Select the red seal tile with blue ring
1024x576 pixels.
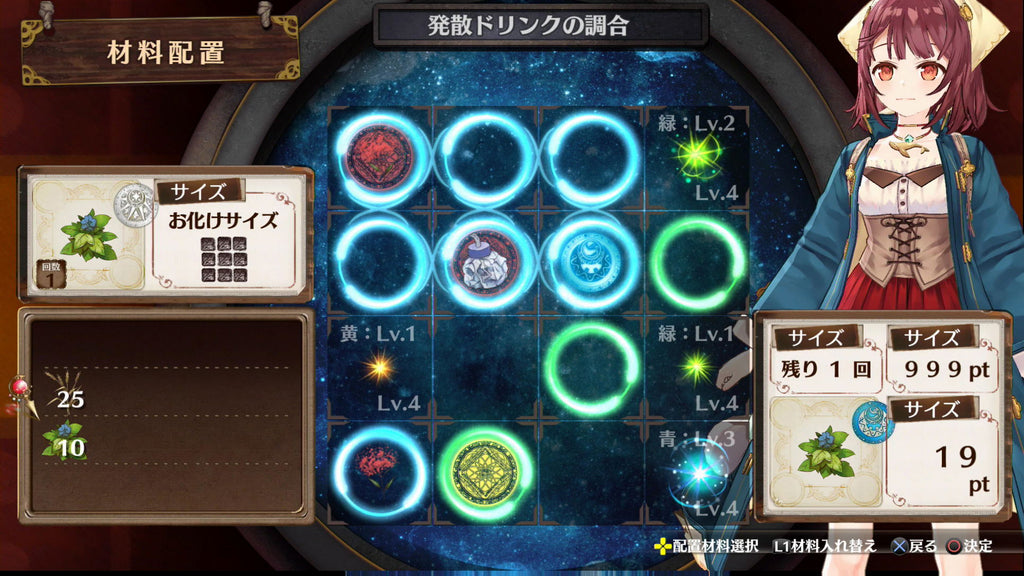click(381, 157)
